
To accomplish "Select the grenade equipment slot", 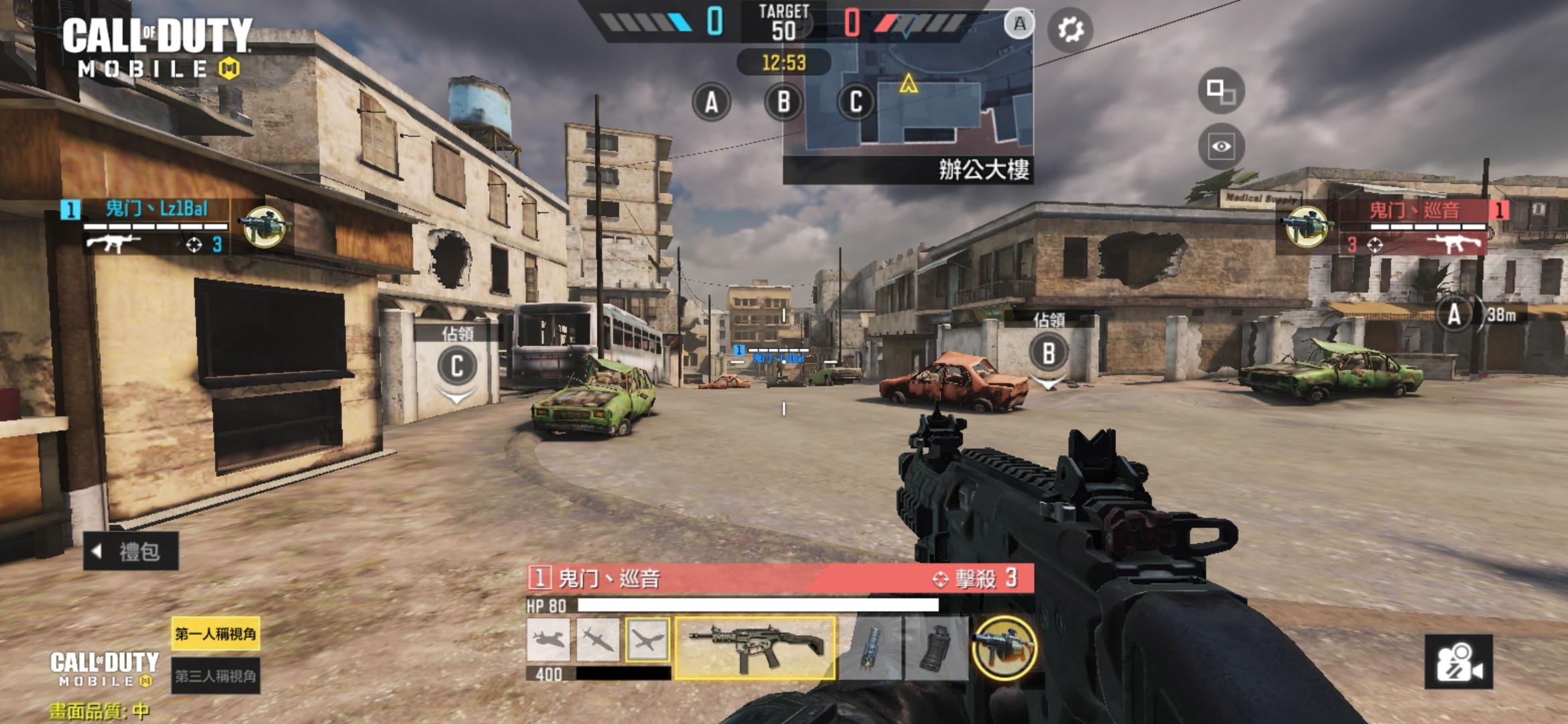I will coord(936,647).
